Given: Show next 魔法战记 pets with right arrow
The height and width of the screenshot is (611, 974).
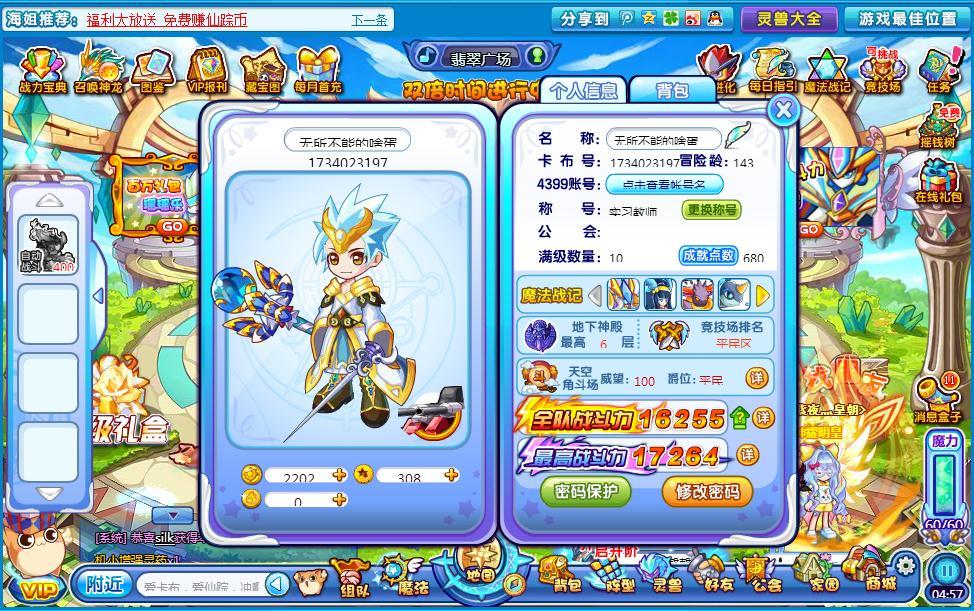Looking at the screenshot, I should [763, 295].
